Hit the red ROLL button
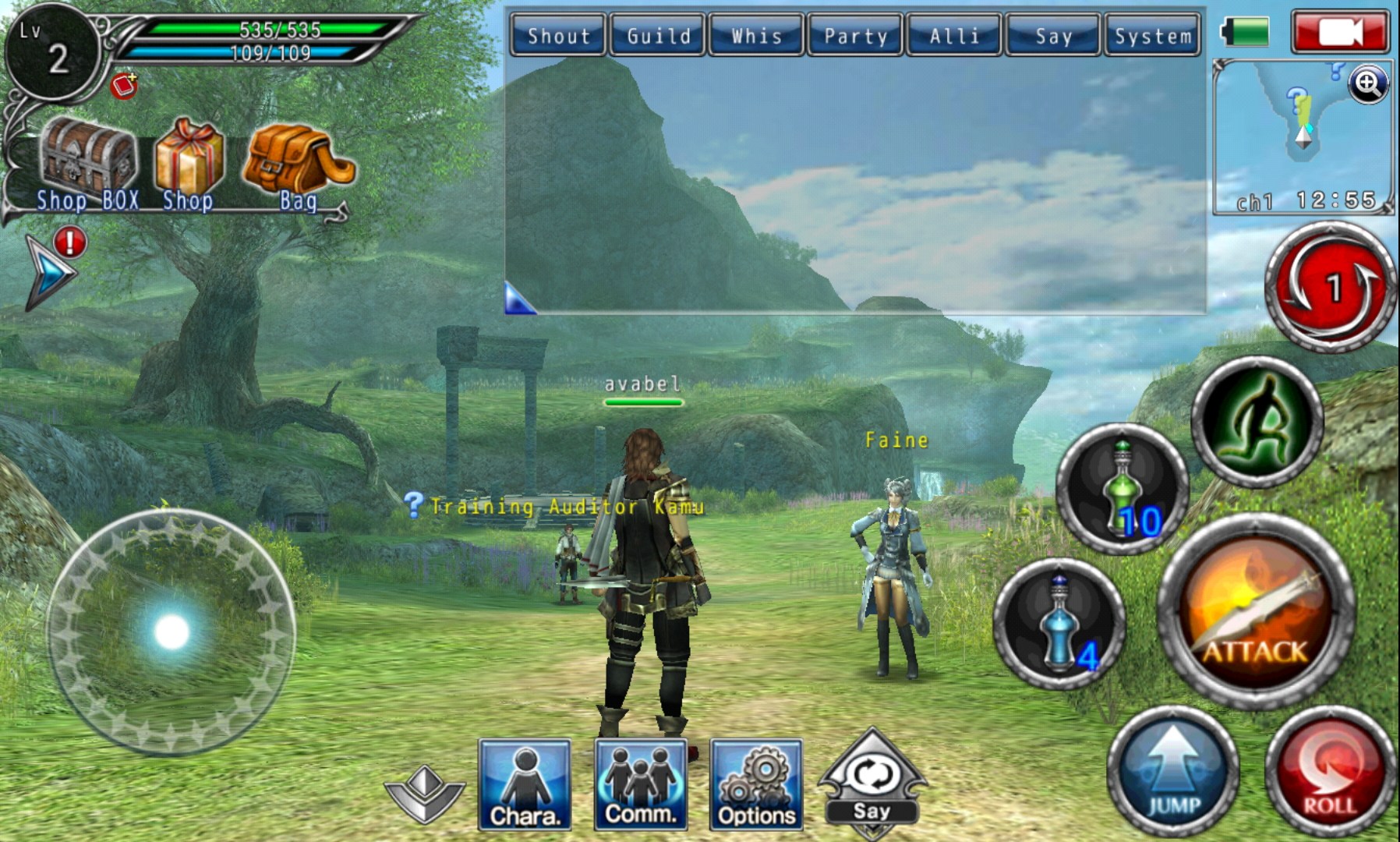 [x=1330, y=772]
